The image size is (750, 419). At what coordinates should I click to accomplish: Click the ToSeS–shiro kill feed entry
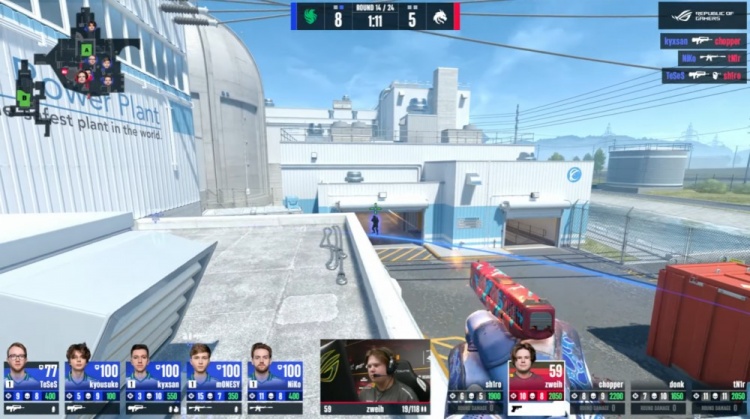pyautogui.click(x=704, y=76)
